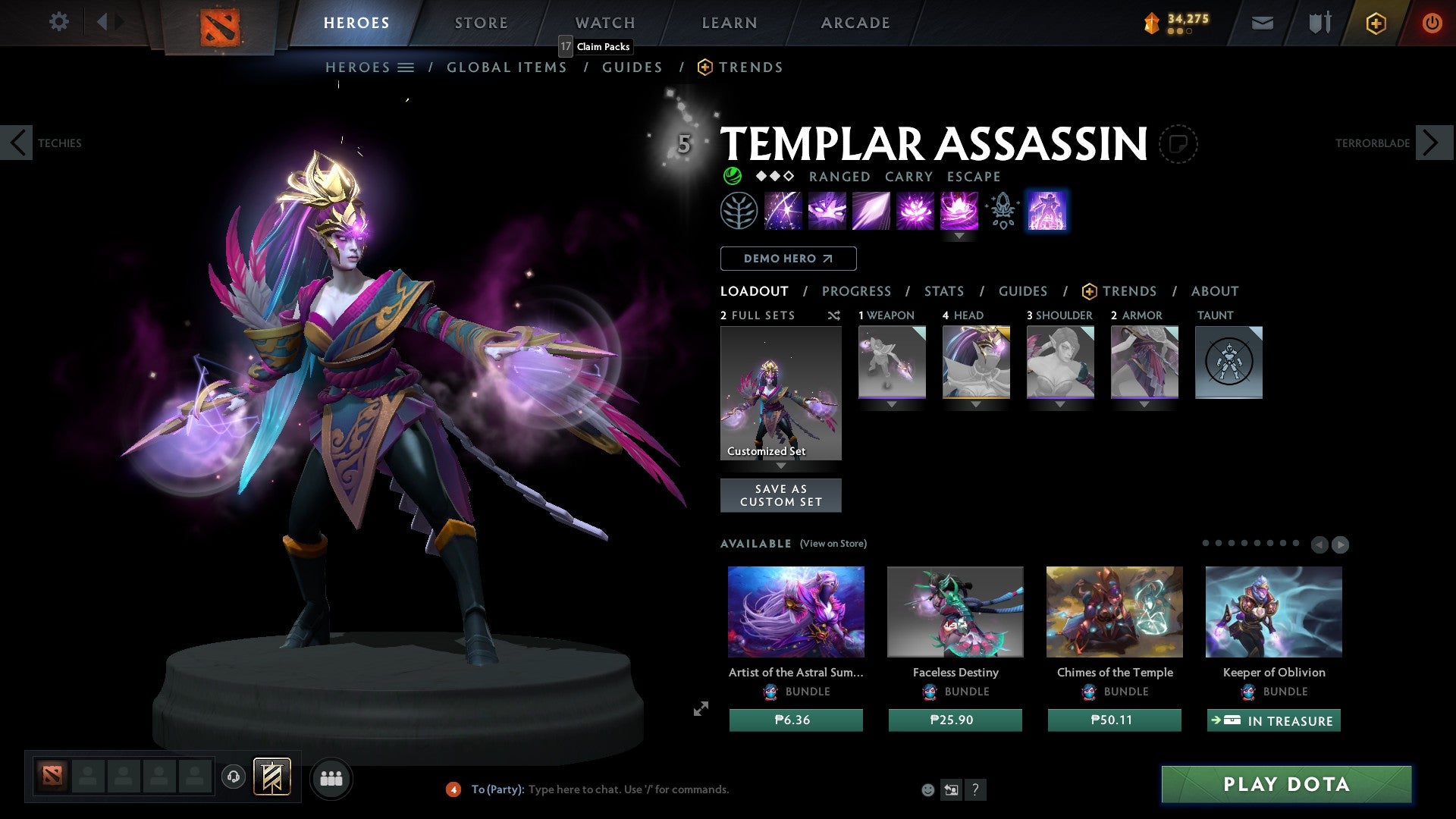Open the mail inbox icon in the top bar

[1263, 23]
